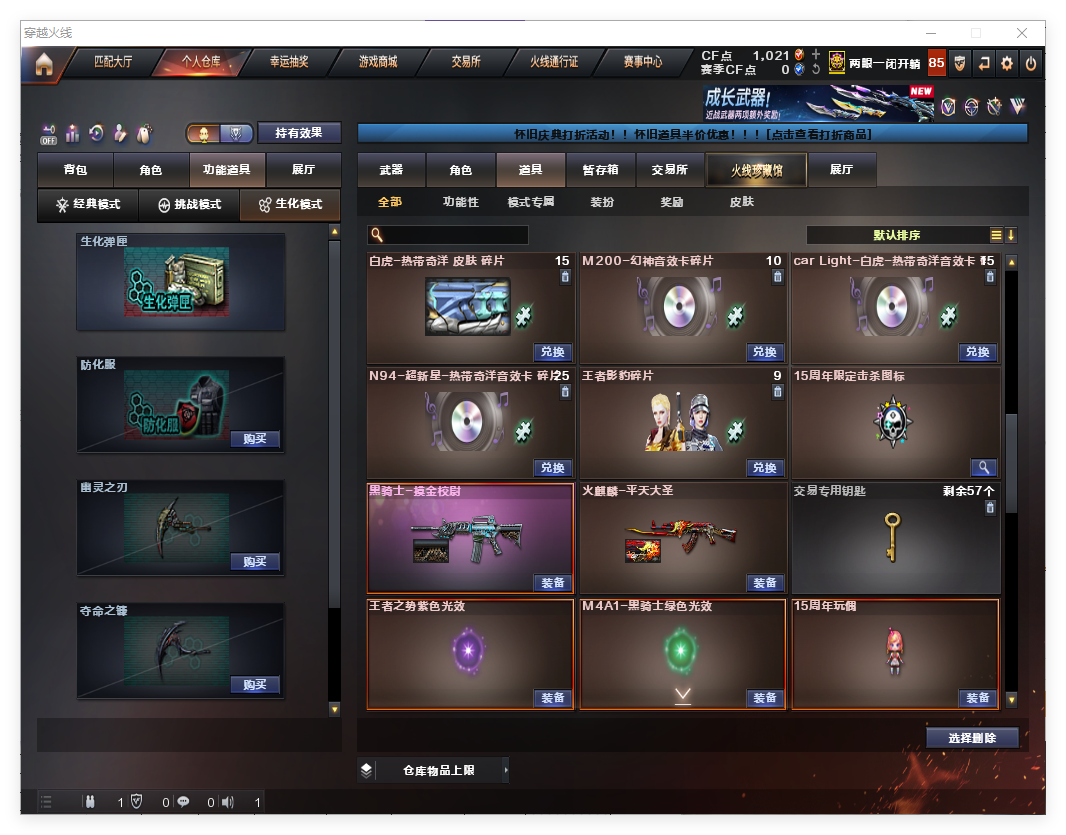
Task: Open the 交易所 in top navigation
Action: [466, 62]
